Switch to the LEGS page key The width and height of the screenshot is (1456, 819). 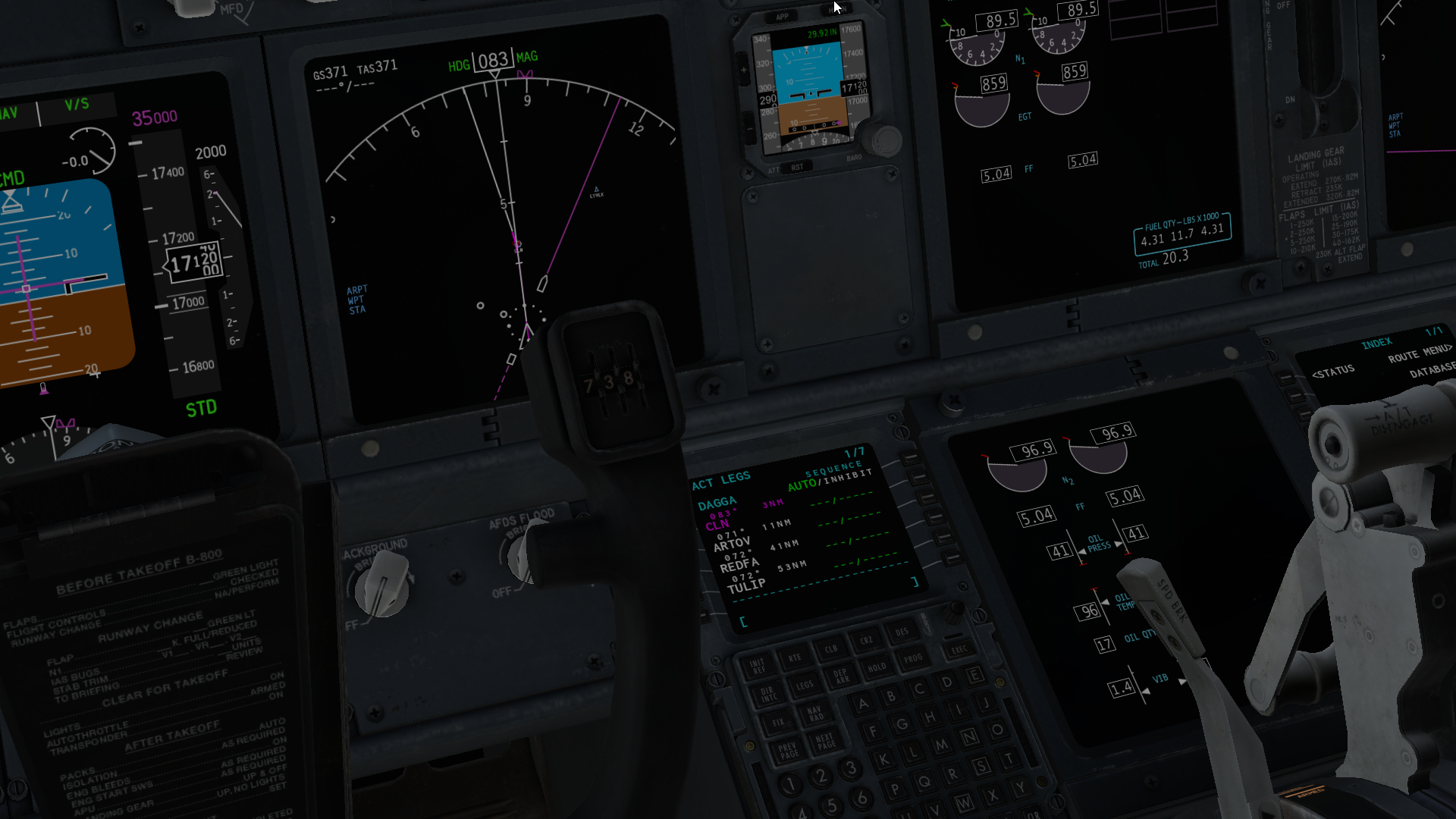805,686
